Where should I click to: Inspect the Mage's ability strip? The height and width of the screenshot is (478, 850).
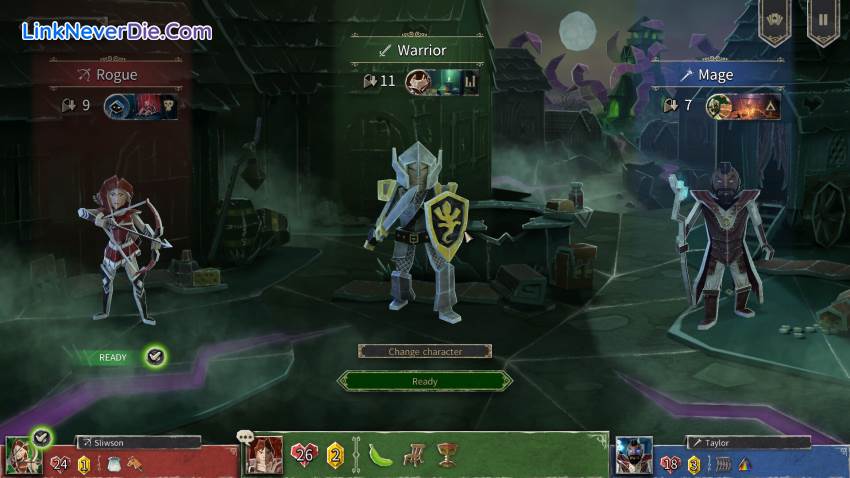click(743, 105)
